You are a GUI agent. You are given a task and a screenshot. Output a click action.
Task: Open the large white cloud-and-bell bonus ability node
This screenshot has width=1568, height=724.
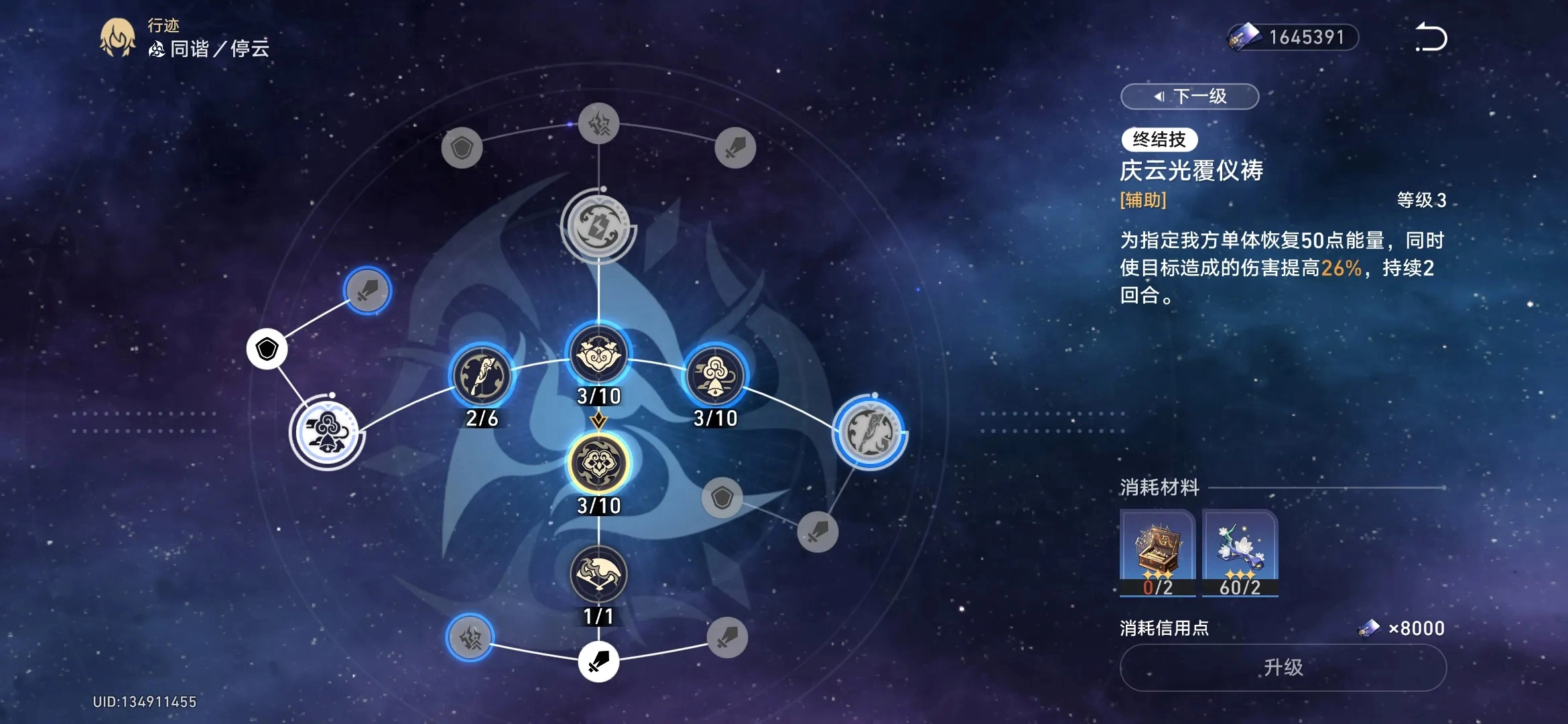point(327,432)
